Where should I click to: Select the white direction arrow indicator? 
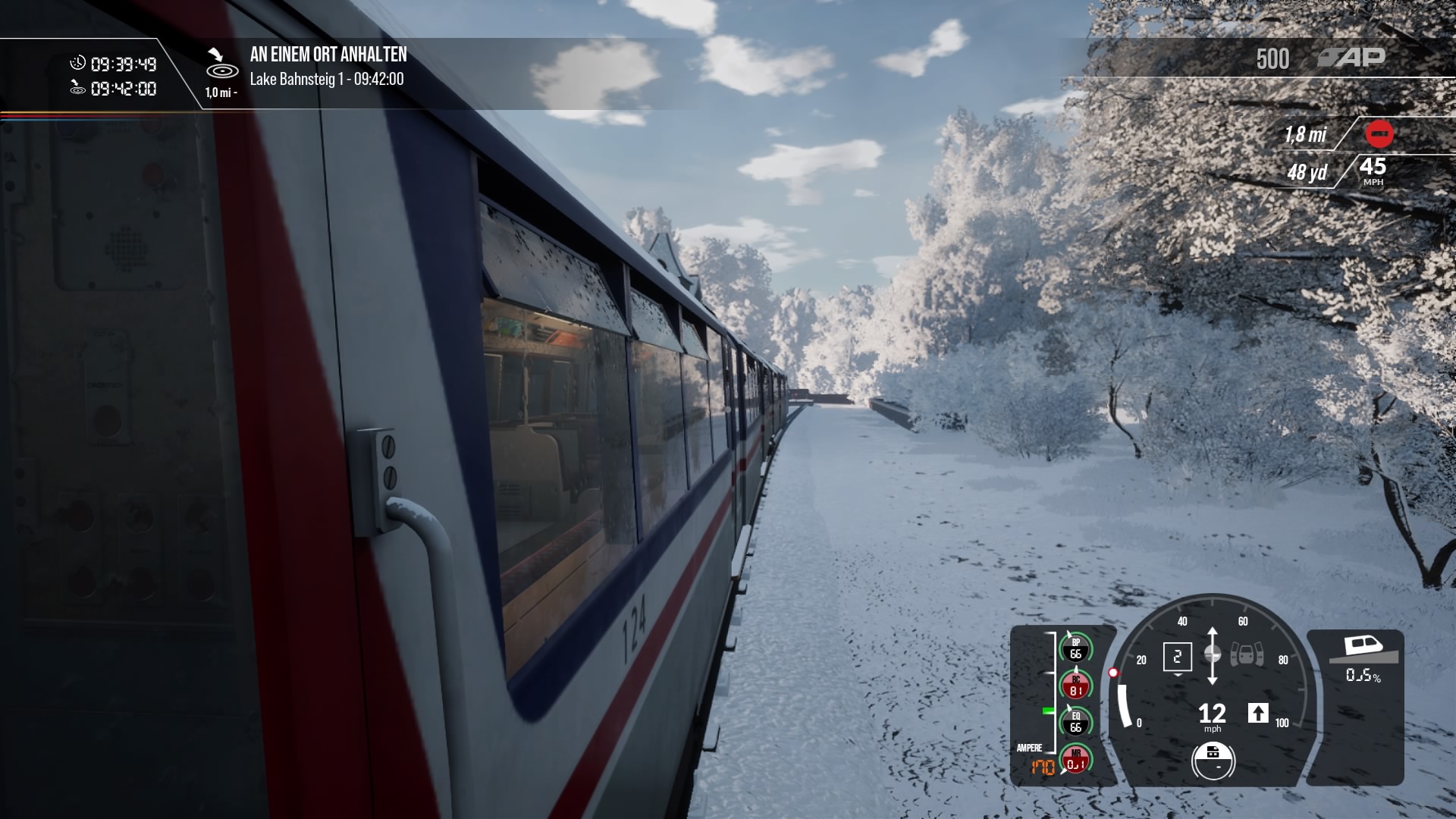point(1258,713)
